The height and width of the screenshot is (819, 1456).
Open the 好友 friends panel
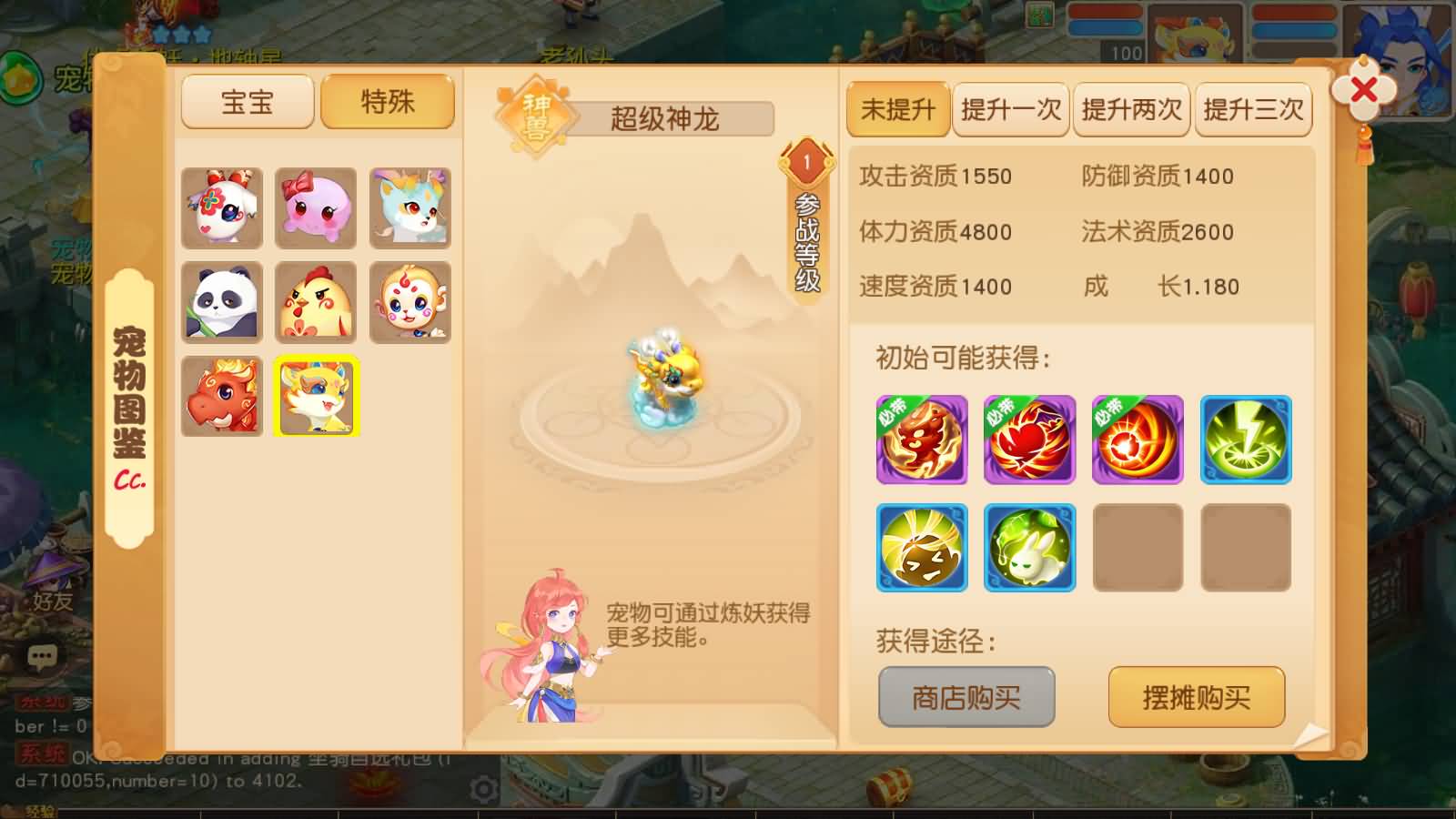click(50, 602)
